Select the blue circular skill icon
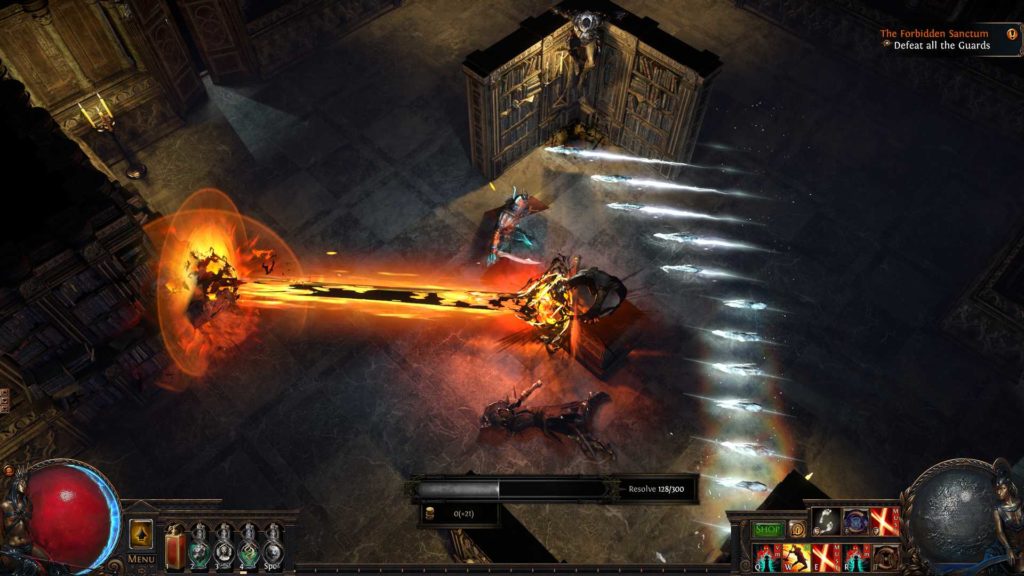The image size is (1024, 576). [x=856, y=521]
